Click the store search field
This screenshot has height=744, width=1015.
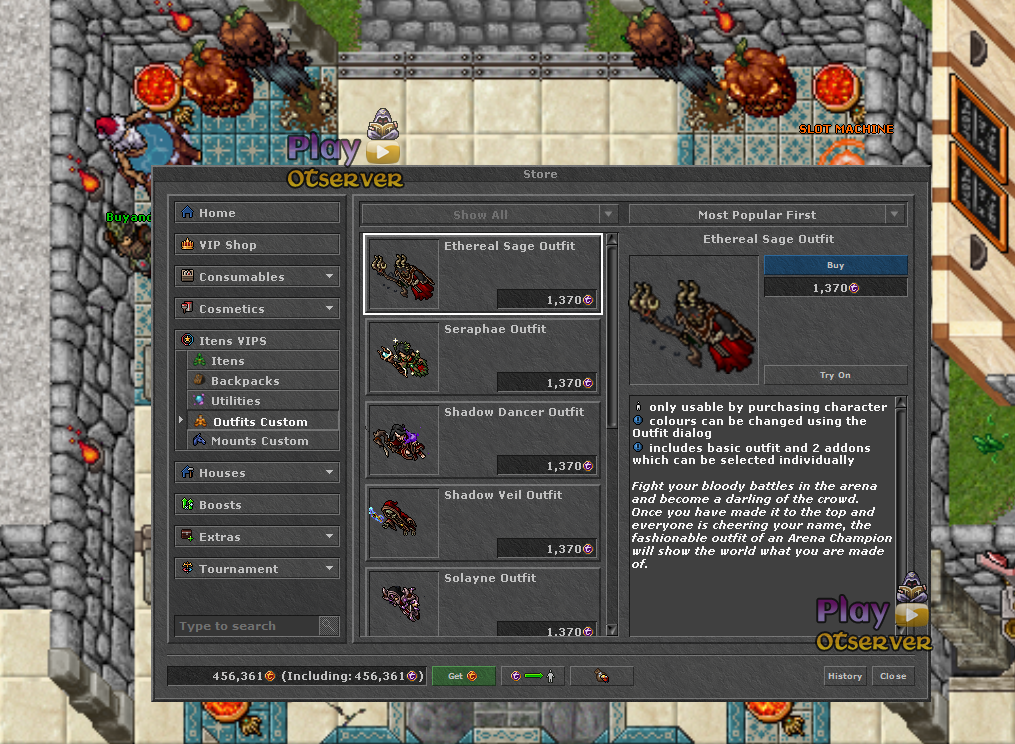tap(246, 626)
